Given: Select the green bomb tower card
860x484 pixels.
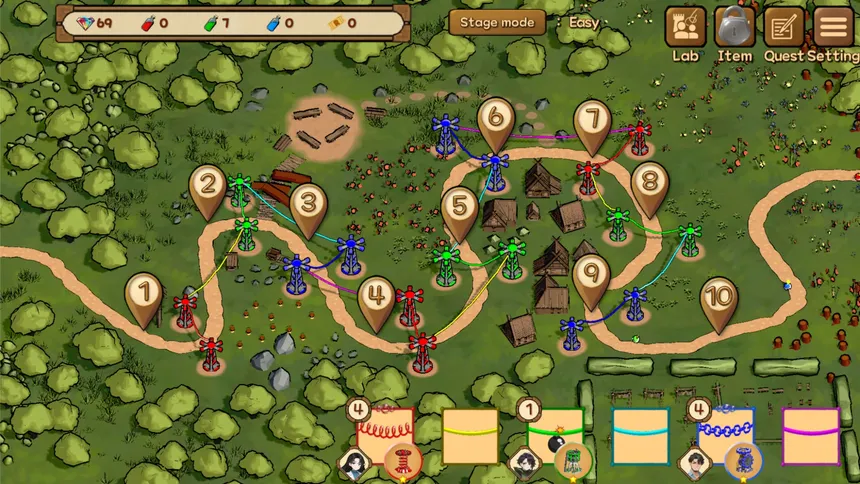Looking at the screenshot, I should coord(555,435).
